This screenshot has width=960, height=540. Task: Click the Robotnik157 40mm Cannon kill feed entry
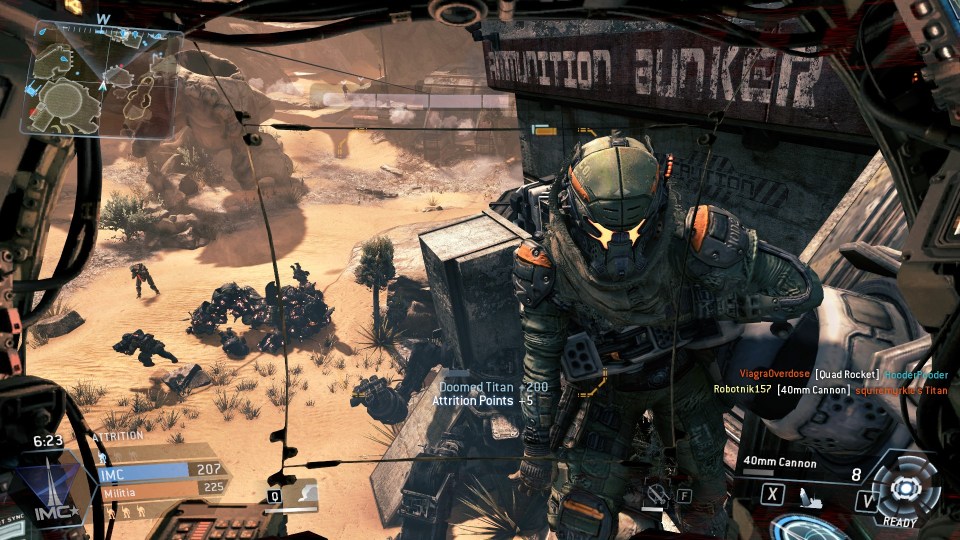829,389
